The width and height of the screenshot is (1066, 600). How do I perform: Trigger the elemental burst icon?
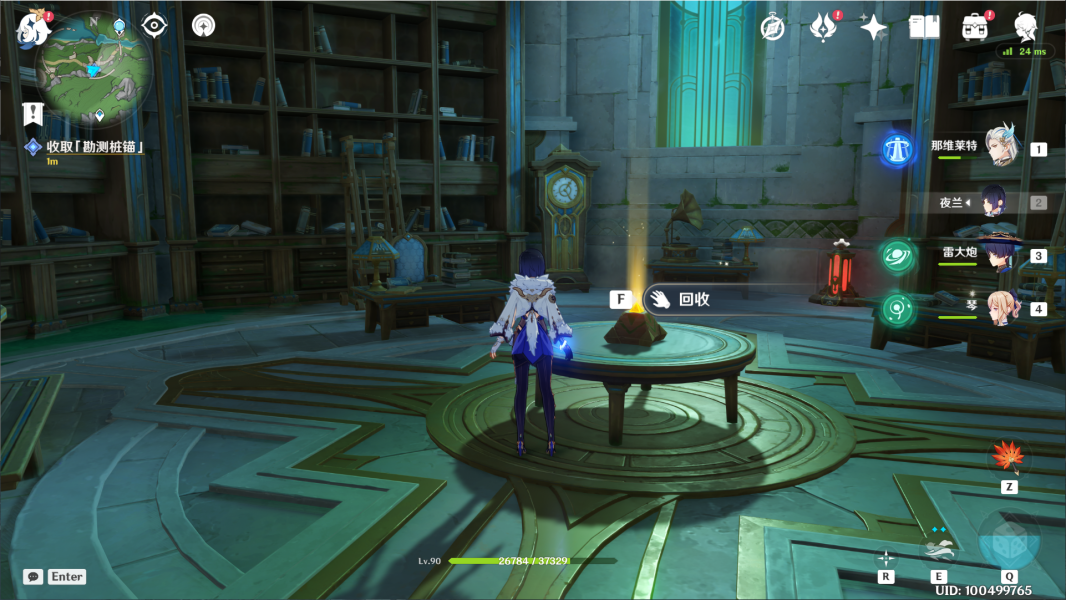tap(1008, 541)
